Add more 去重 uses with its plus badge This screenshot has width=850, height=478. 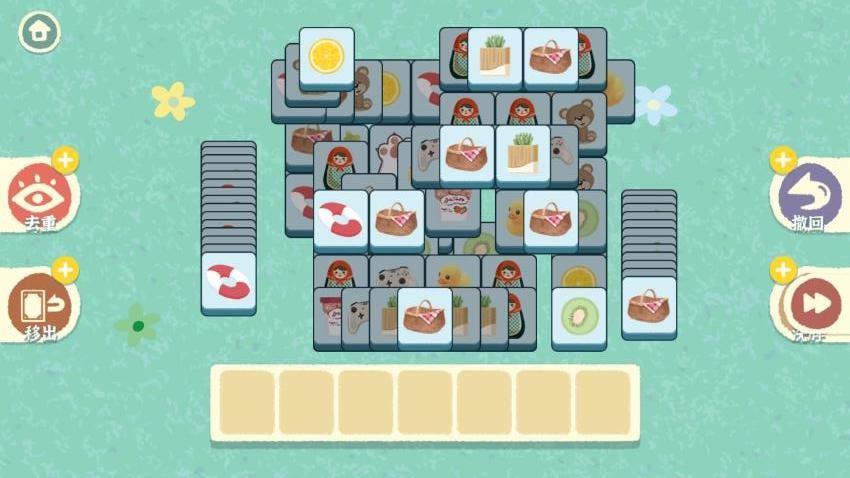65,160
